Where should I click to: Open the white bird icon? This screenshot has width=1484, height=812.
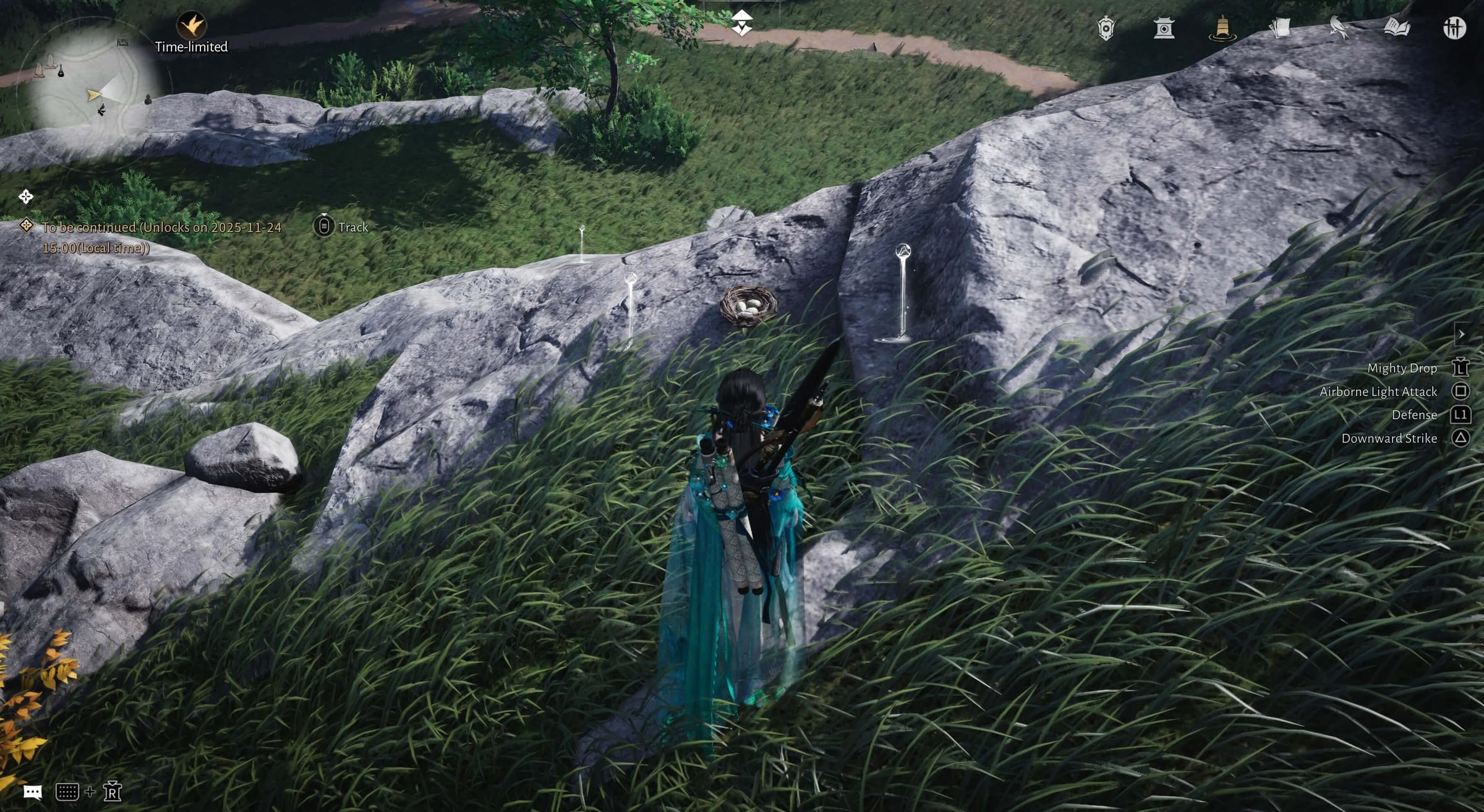click(1338, 28)
